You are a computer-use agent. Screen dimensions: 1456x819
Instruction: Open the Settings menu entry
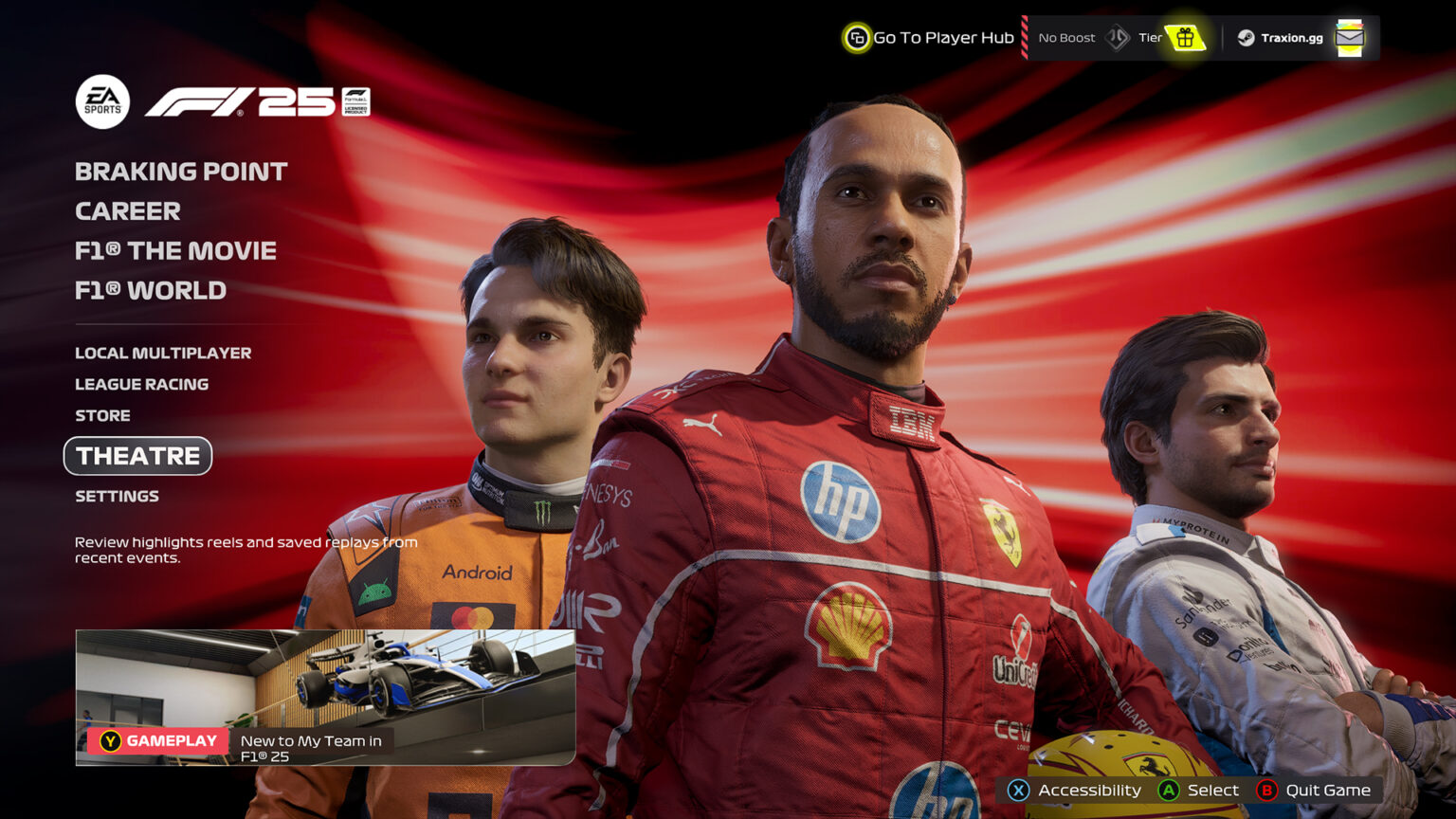point(117,497)
